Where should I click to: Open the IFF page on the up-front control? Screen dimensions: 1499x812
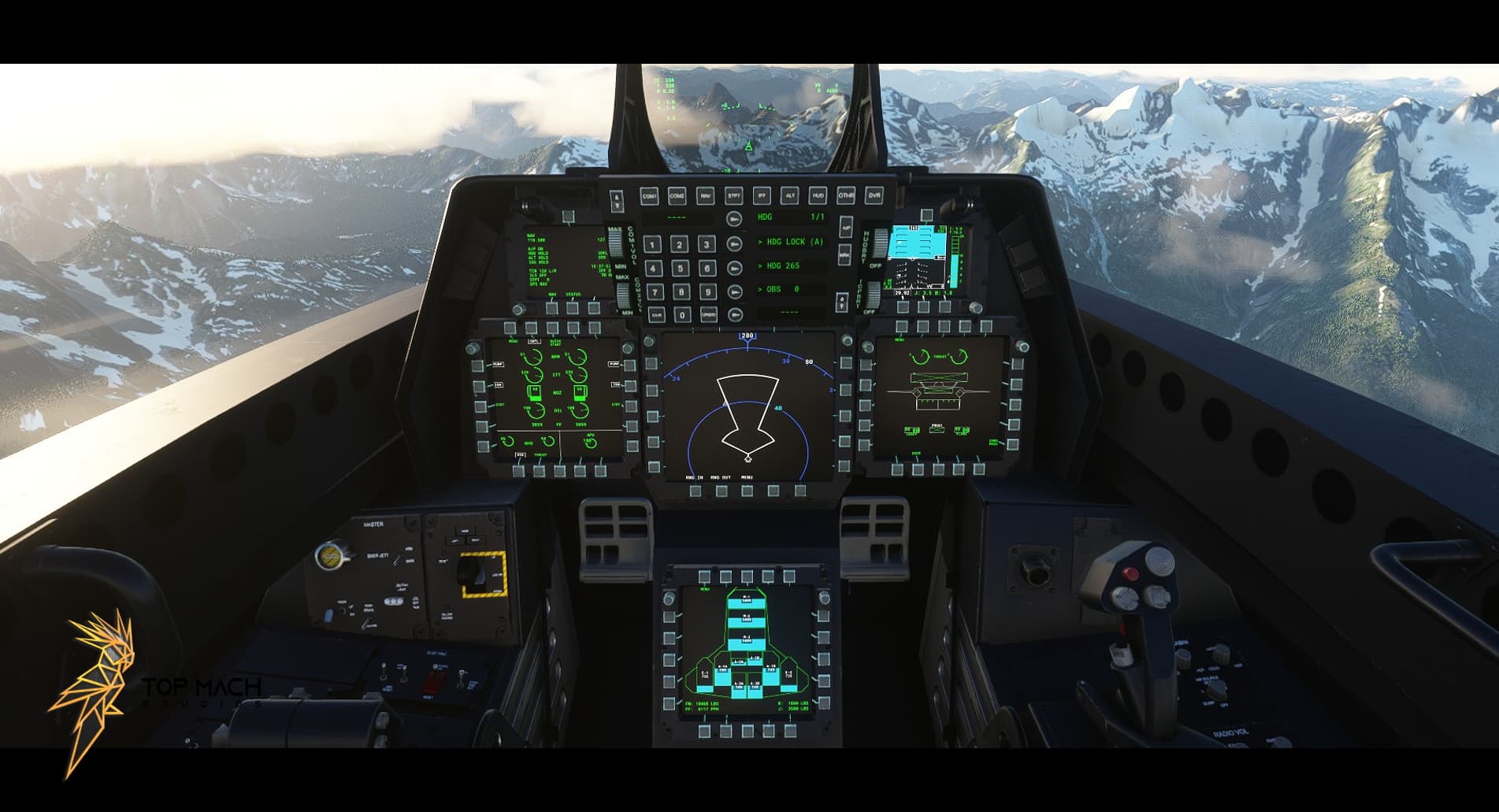tap(762, 196)
